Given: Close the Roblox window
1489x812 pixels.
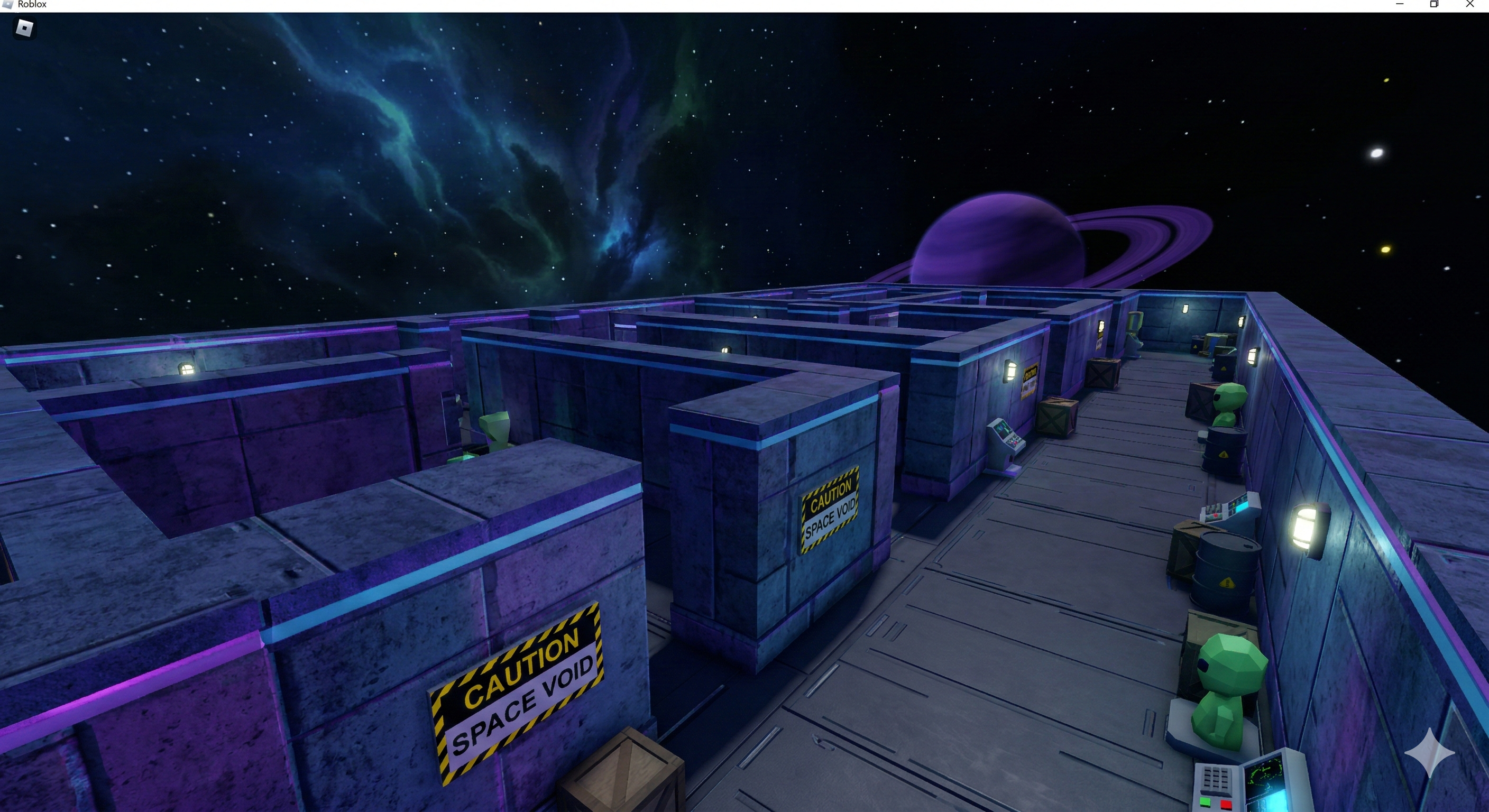Looking at the screenshot, I should pos(1470,4).
